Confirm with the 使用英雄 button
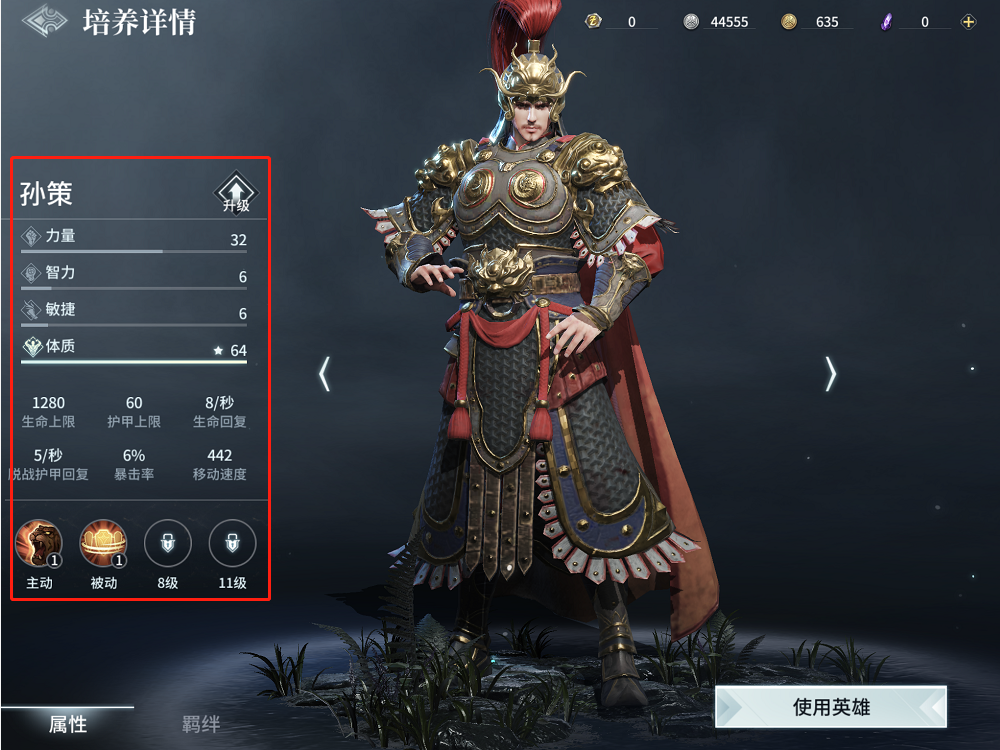Viewport: 1000px width, 750px height. pyautogui.click(x=831, y=707)
